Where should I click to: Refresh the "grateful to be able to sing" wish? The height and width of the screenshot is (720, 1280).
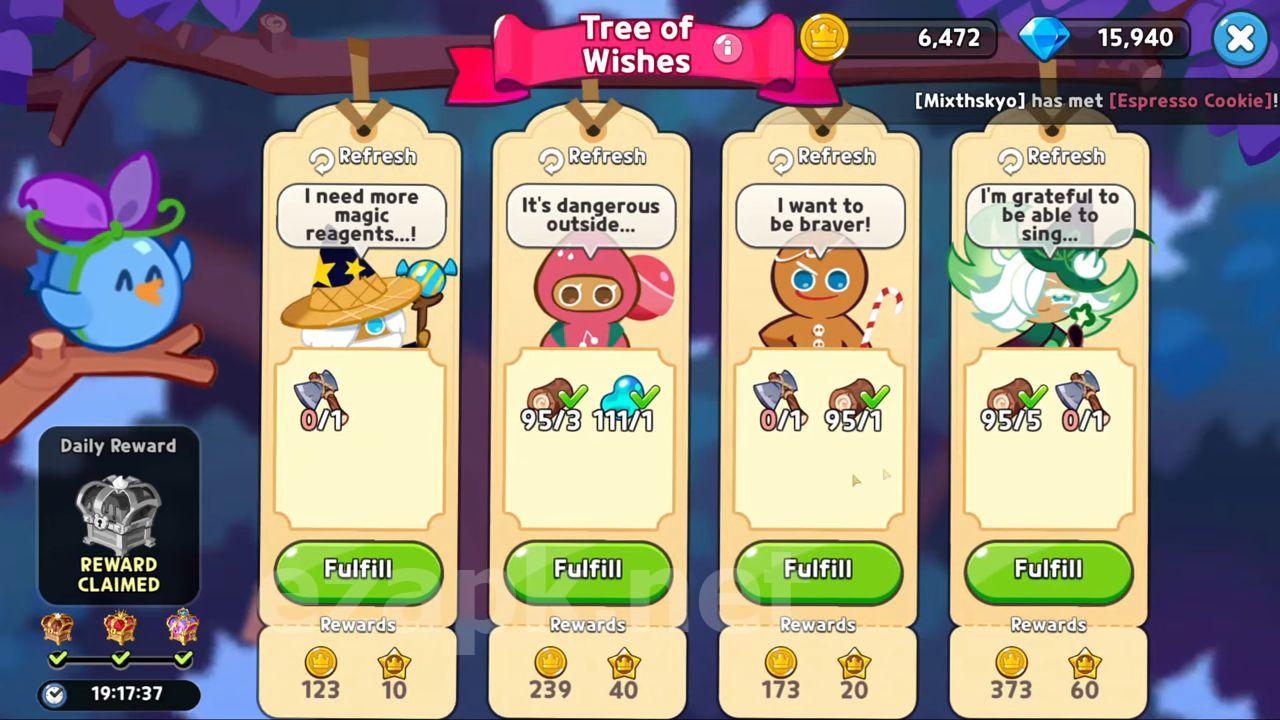point(1051,157)
